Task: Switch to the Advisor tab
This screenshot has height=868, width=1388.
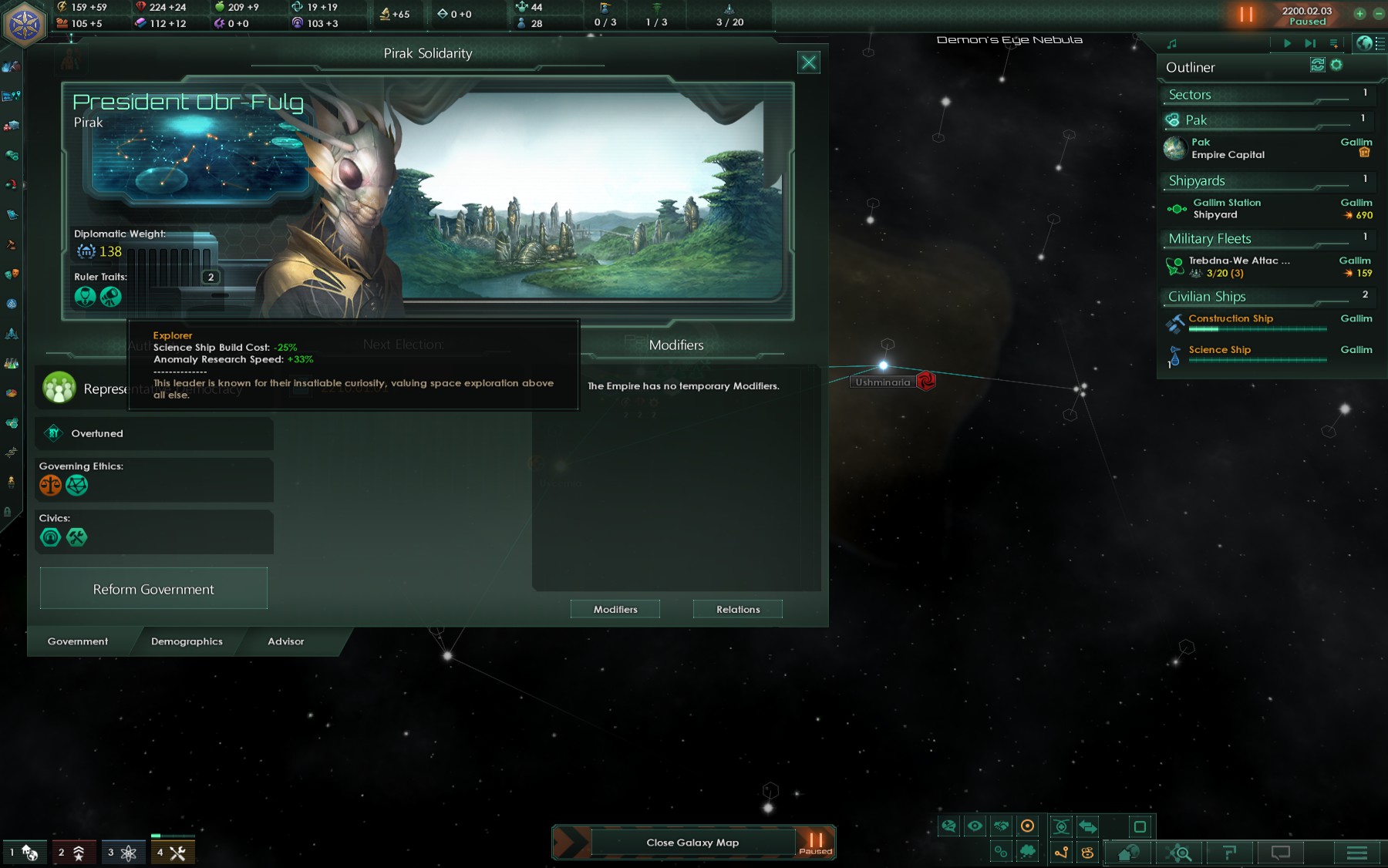Action: [x=286, y=641]
